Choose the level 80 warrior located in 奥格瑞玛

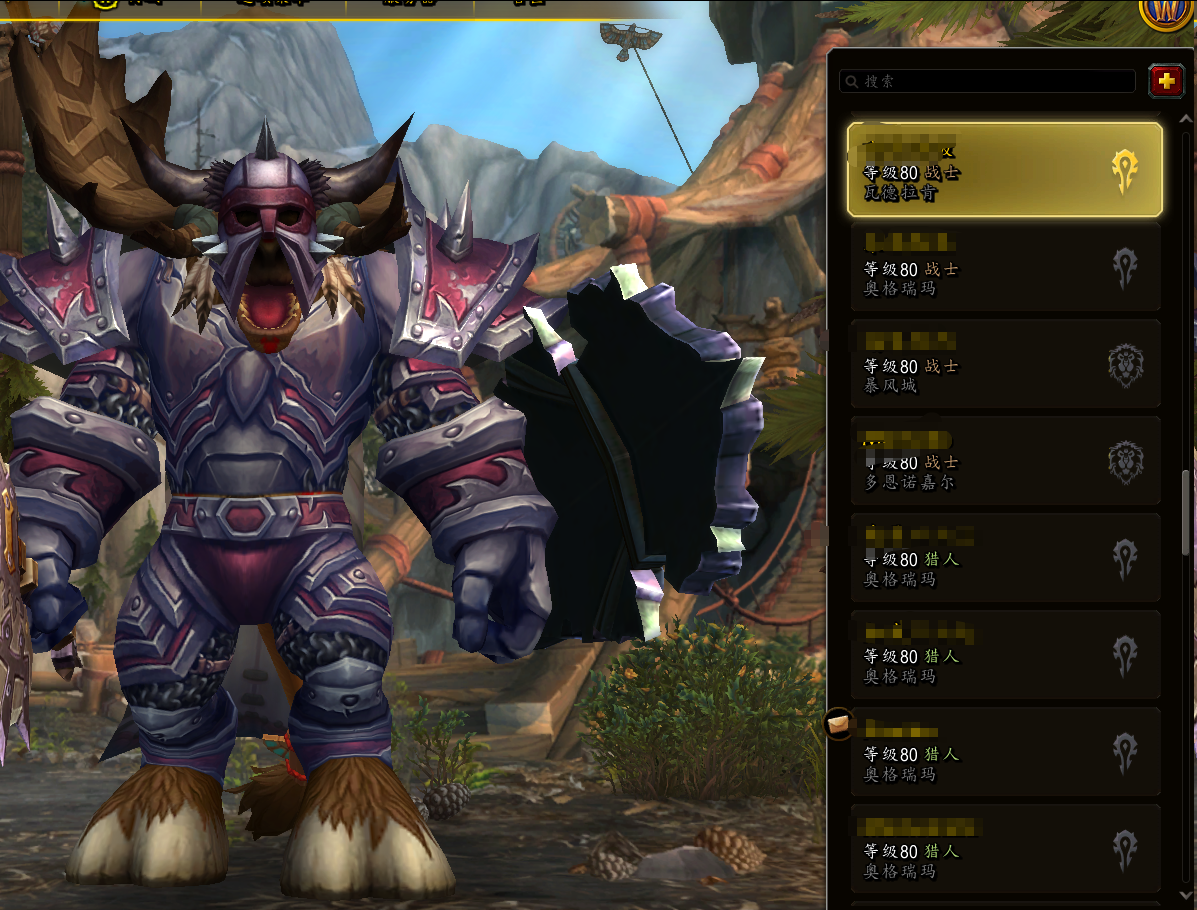tap(1004, 267)
